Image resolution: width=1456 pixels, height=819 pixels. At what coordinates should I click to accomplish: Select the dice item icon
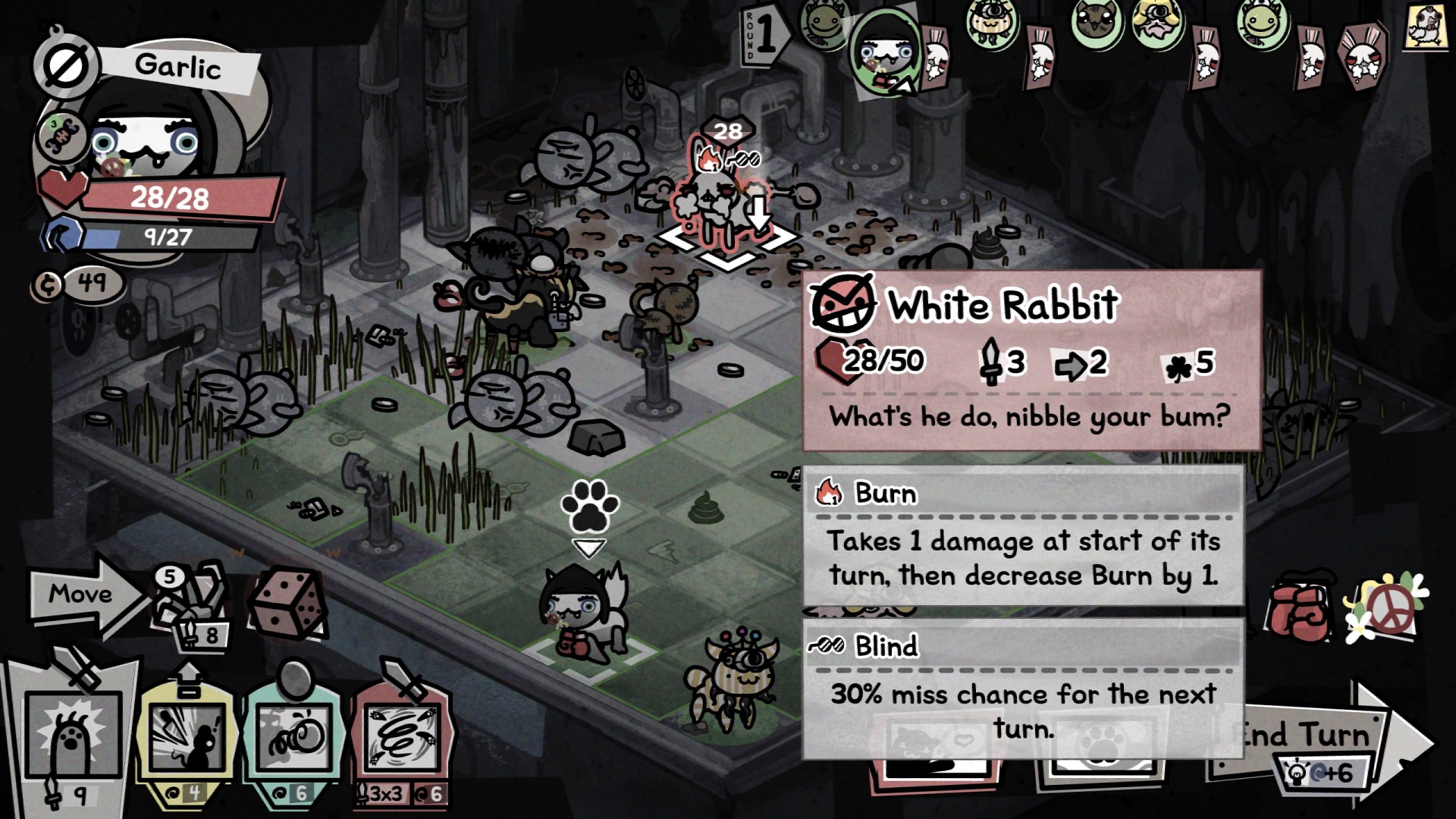pos(287,602)
